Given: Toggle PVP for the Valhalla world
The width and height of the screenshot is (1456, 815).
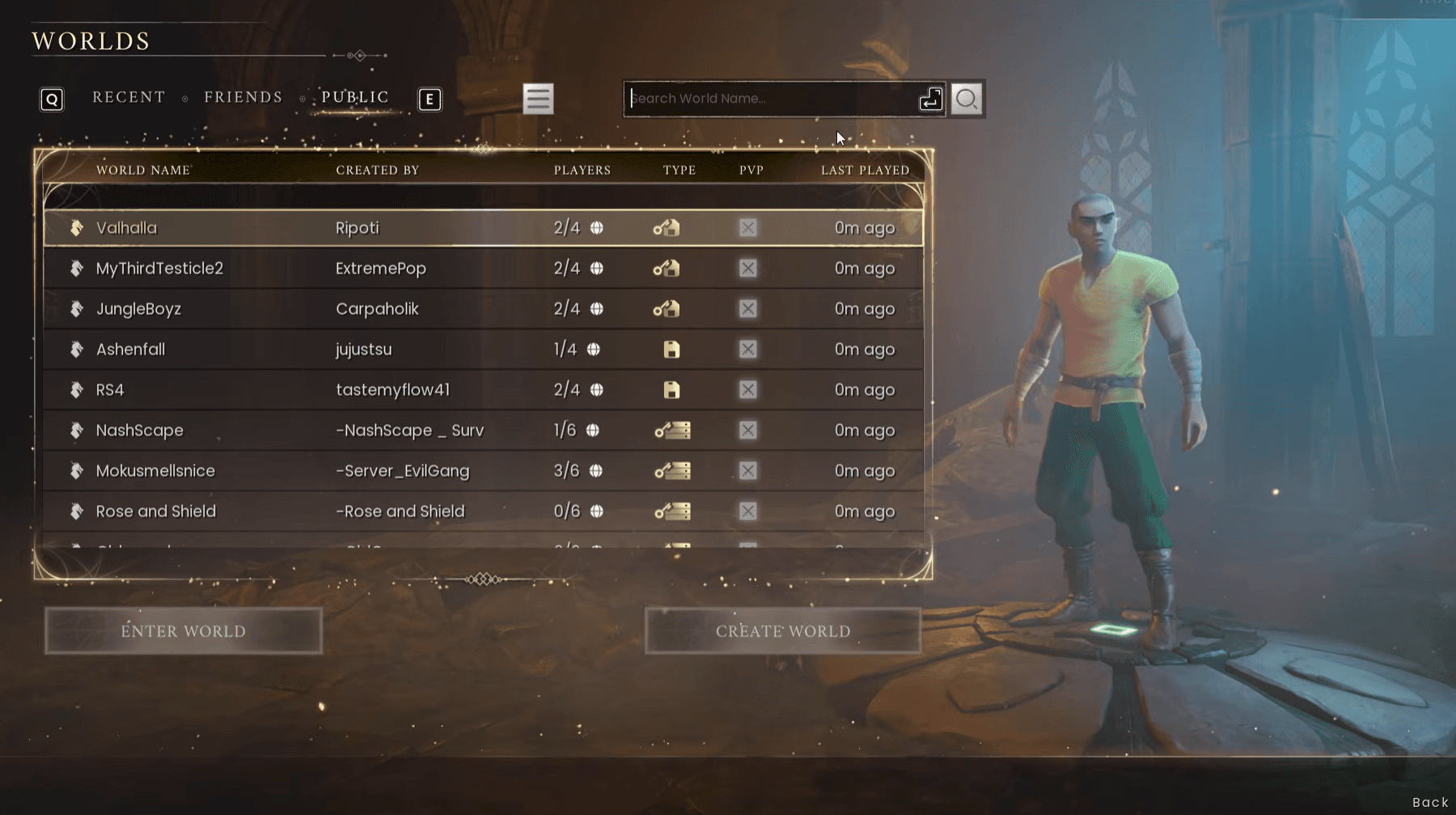Looking at the screenshot, I should click(x=747, y=227).
